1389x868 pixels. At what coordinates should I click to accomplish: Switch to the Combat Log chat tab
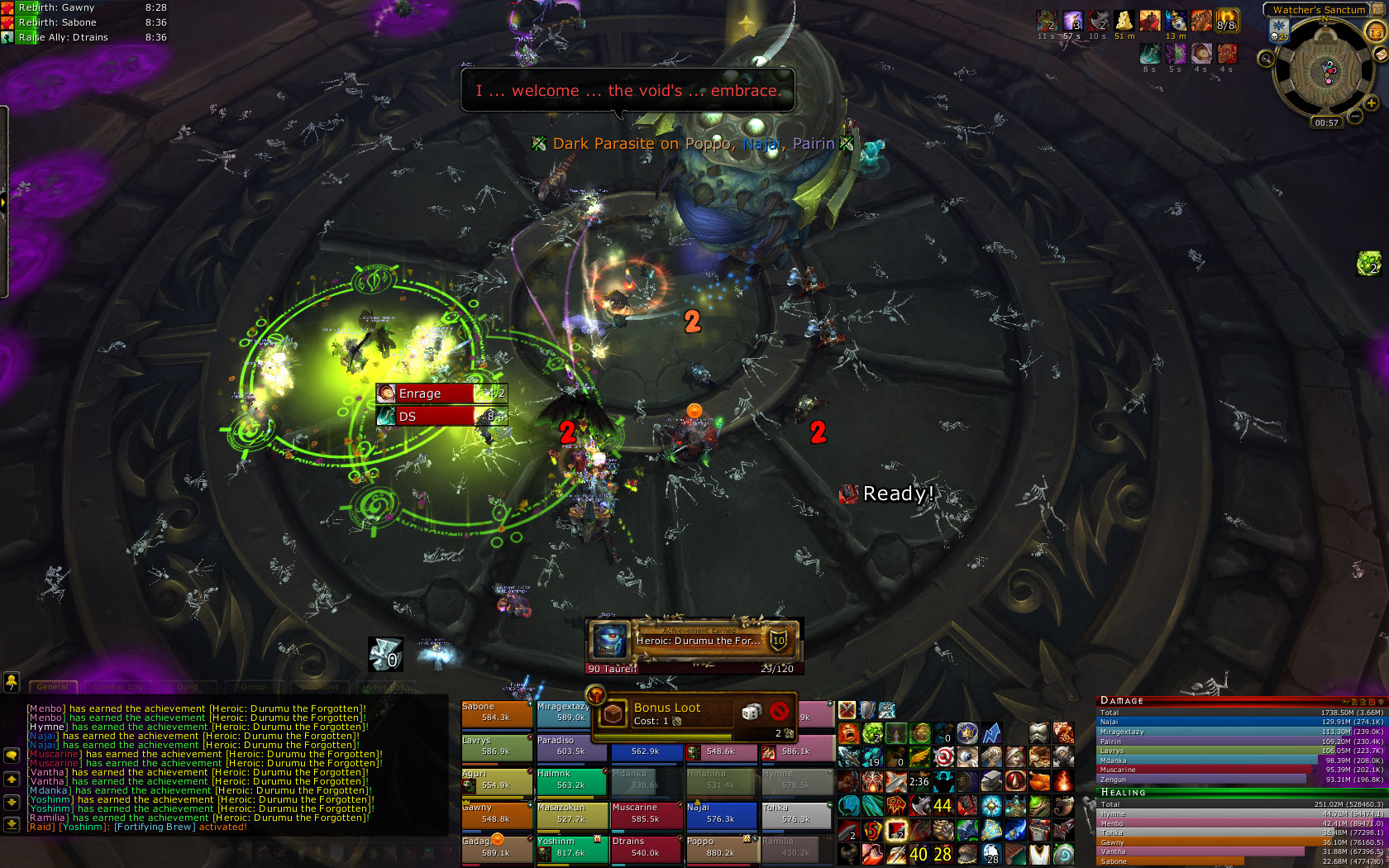[x=117, y=687]
